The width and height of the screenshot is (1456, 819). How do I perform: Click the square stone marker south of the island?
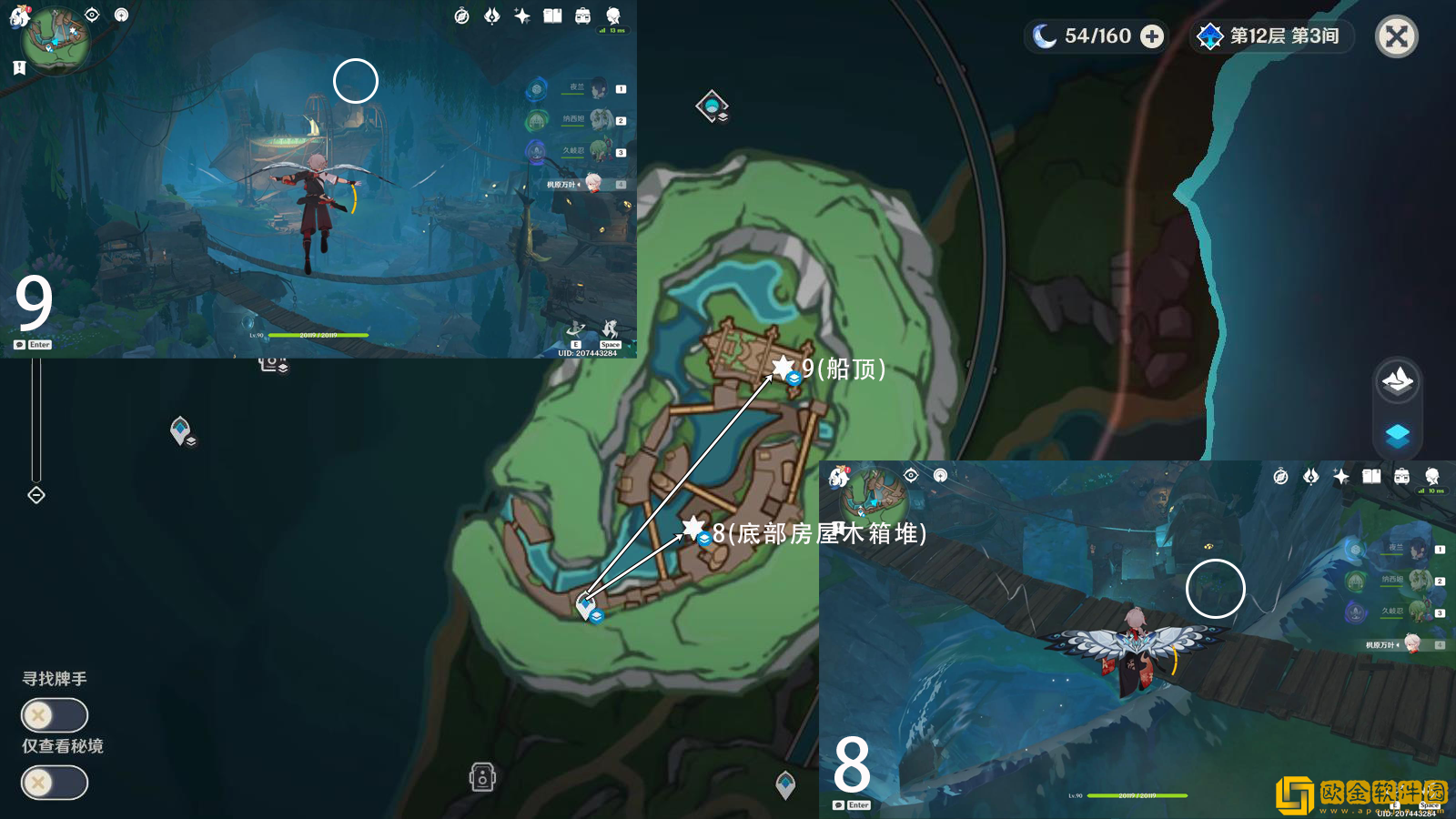click(x=482, y=777)
